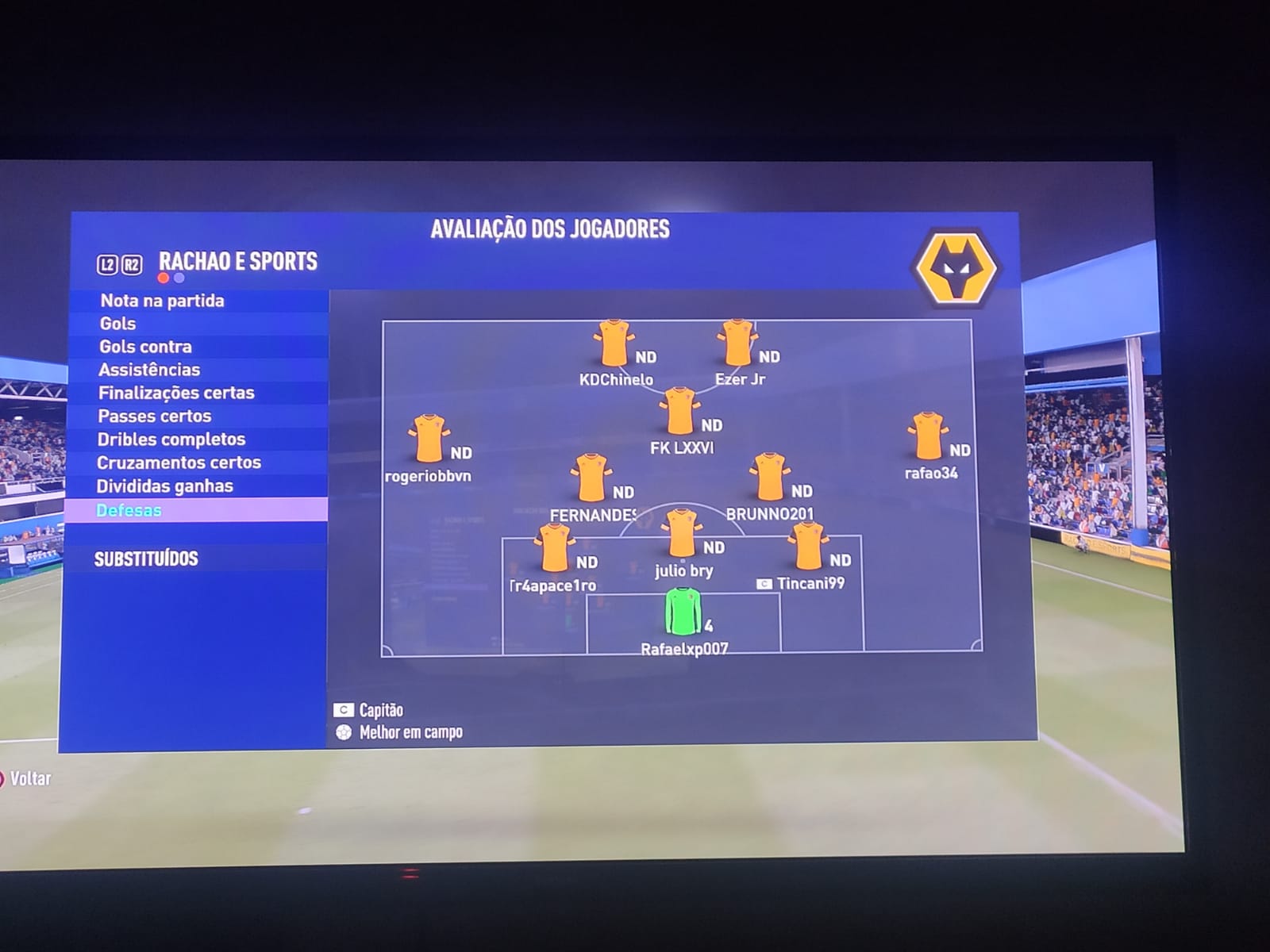The image size is (1270, 952).
Task: Choose FK LXXVI on the formation
Action: click(x=679, y=411)
